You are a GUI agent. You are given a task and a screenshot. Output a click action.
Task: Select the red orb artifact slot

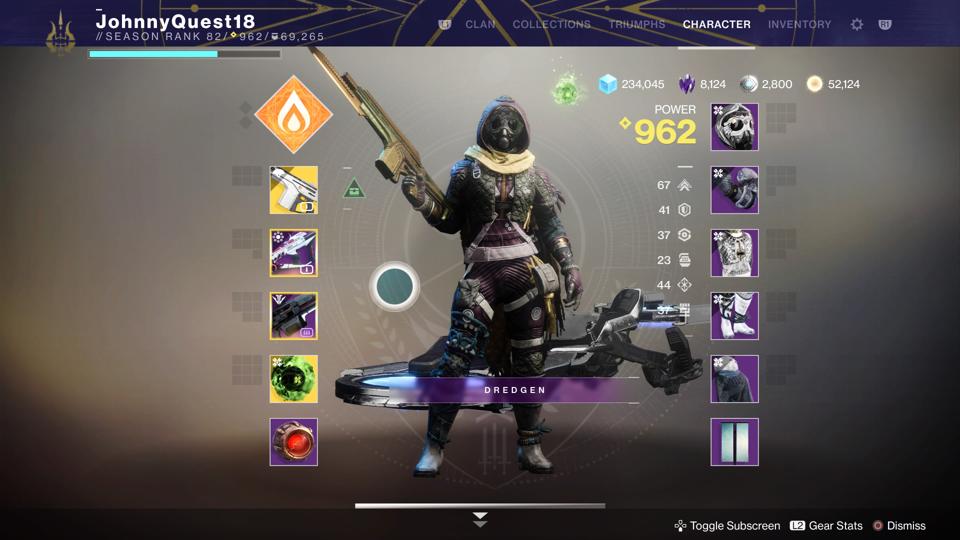(x=293, y=442)
